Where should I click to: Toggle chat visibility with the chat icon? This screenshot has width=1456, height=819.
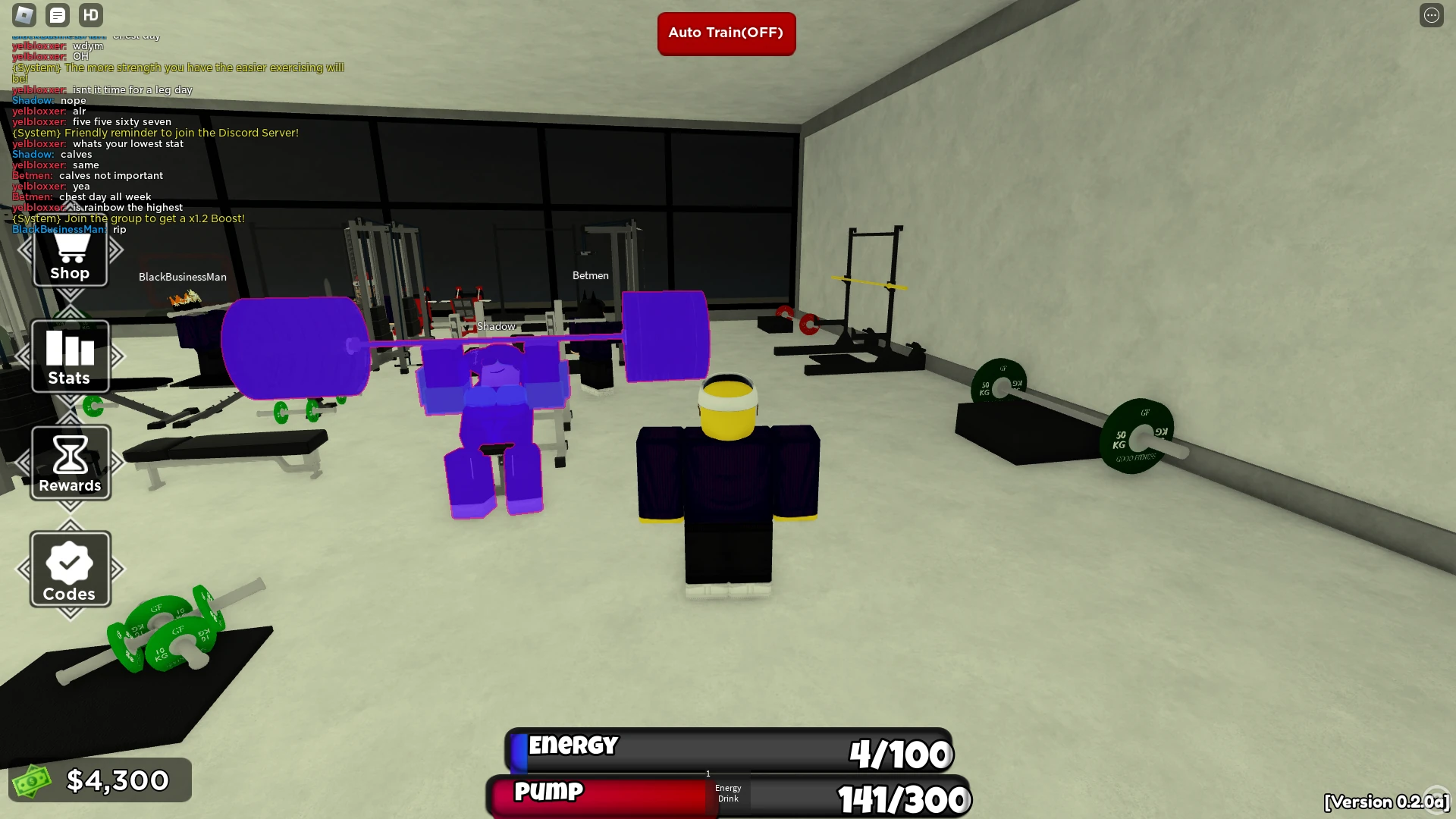[57, 14]
